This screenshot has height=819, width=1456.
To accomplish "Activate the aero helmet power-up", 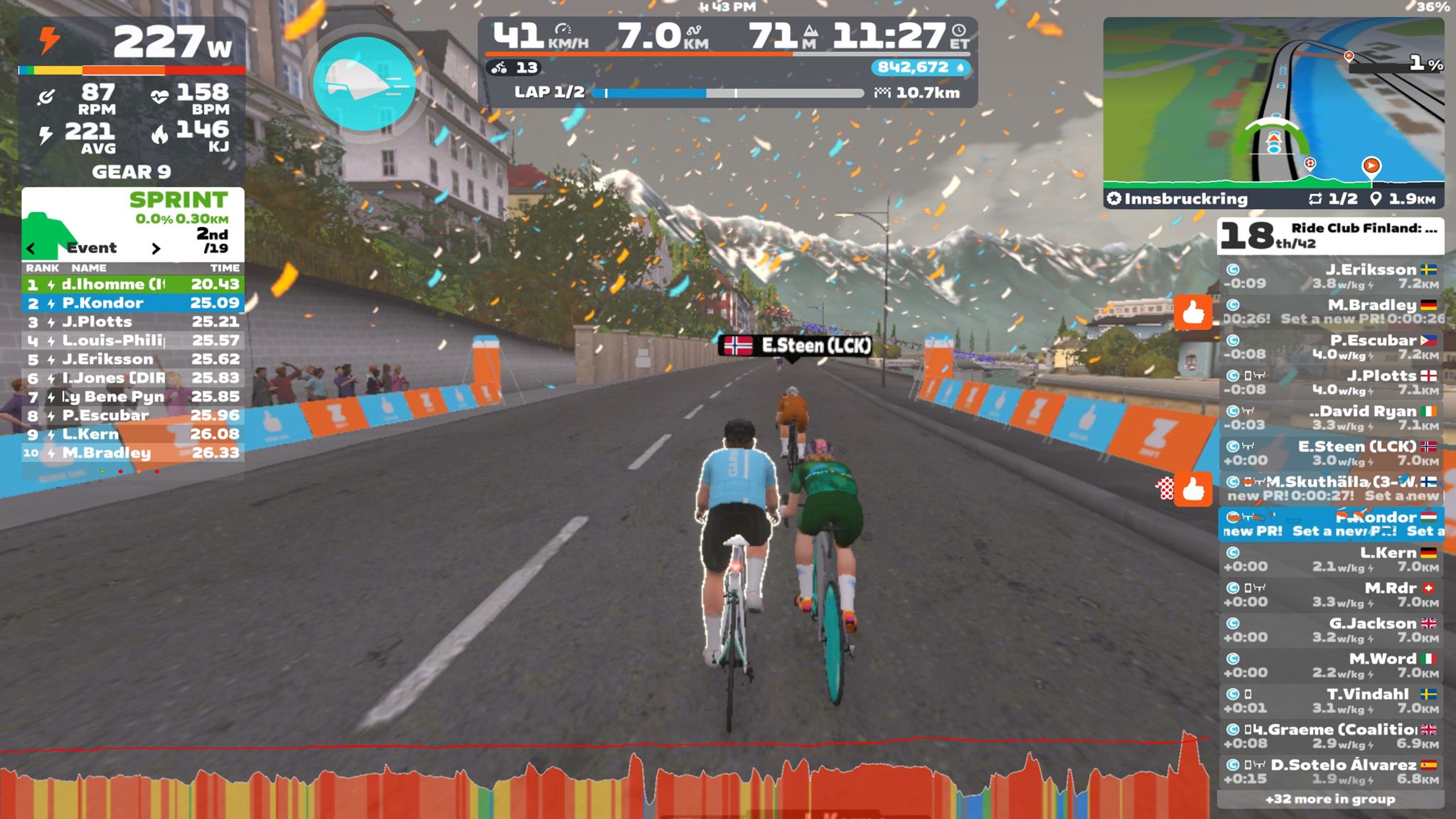I will 364,84.
